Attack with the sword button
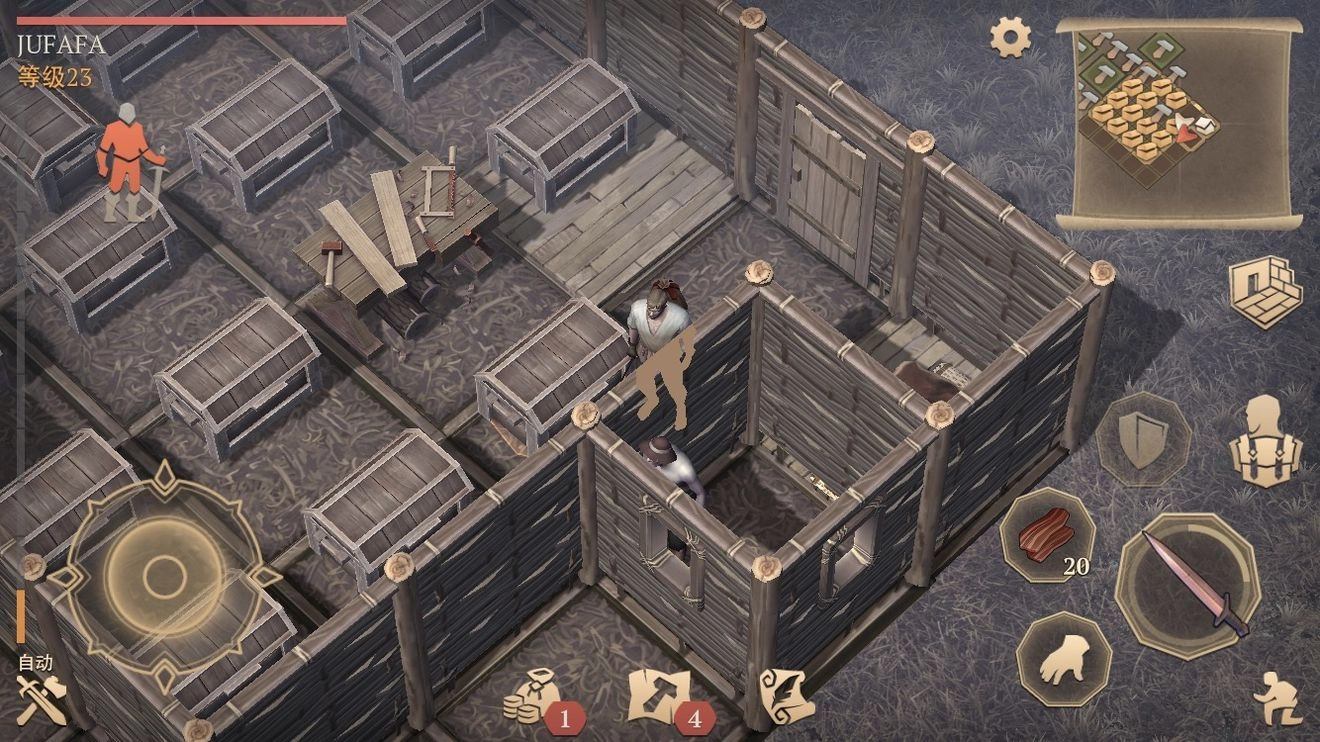Viewport: 1320px width, 742px height. tap(1188, 584)
